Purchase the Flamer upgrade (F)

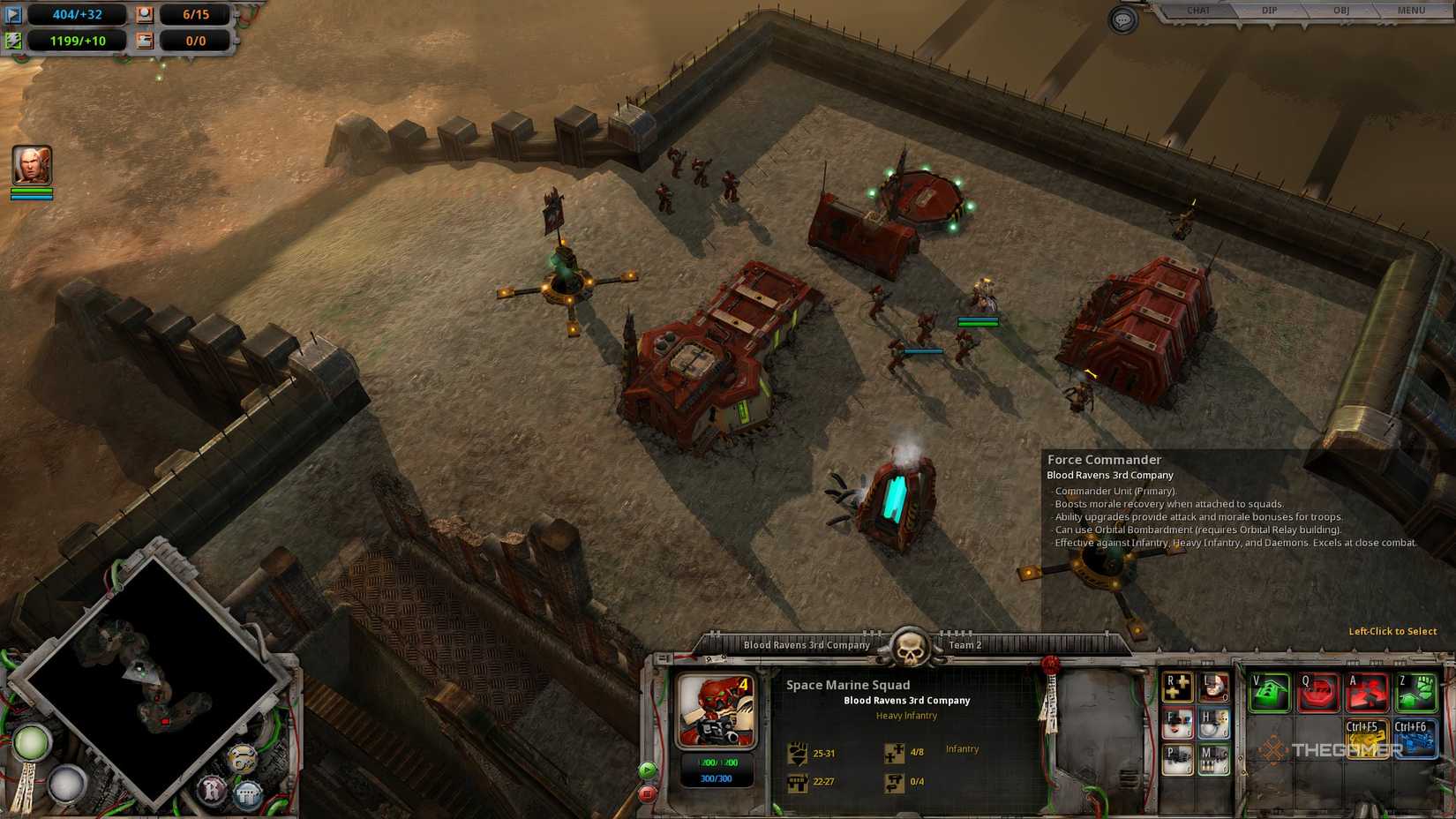click(x=1179, y=724)
